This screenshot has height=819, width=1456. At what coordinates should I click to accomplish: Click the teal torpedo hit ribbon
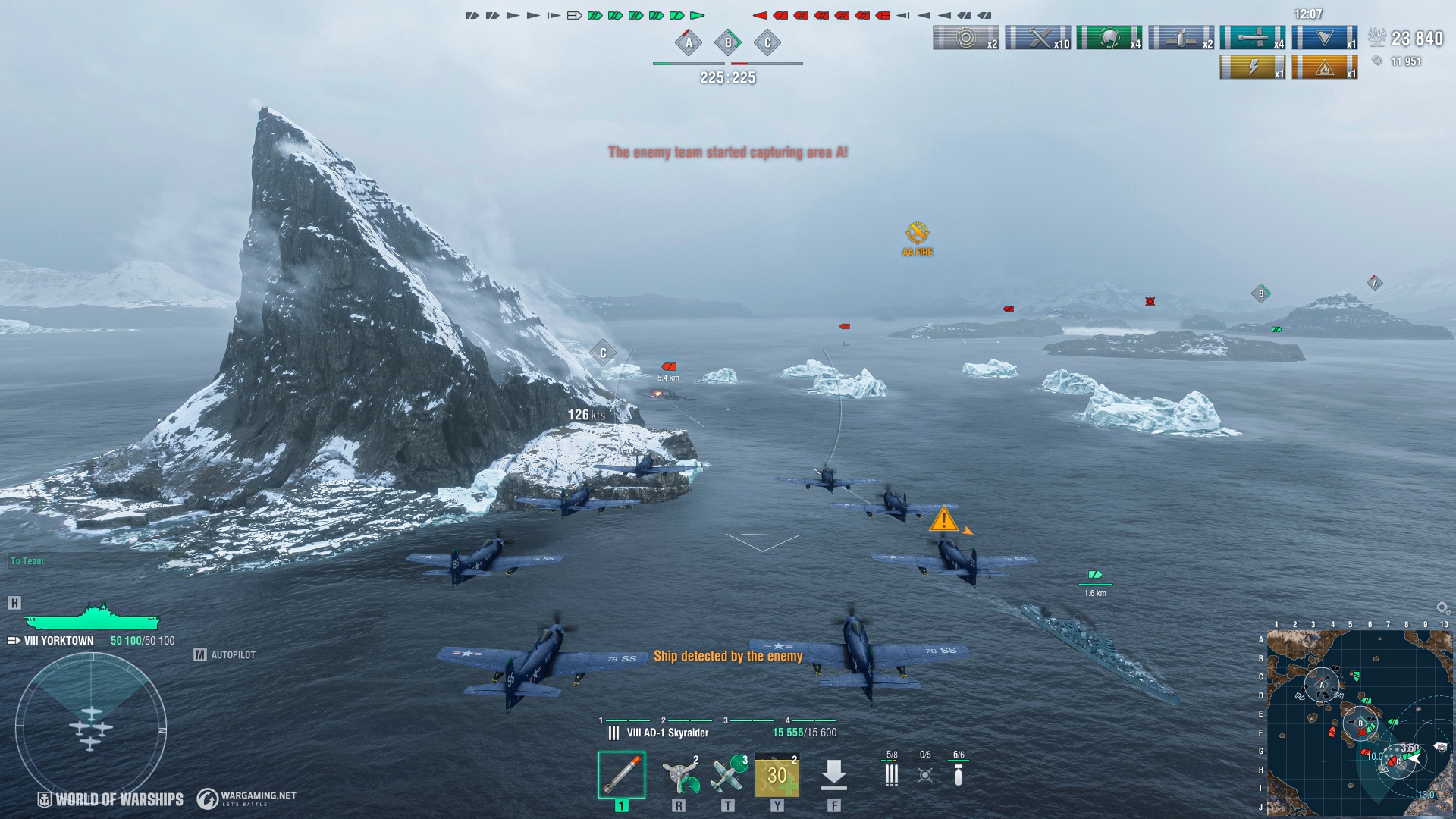[1252, 38]
